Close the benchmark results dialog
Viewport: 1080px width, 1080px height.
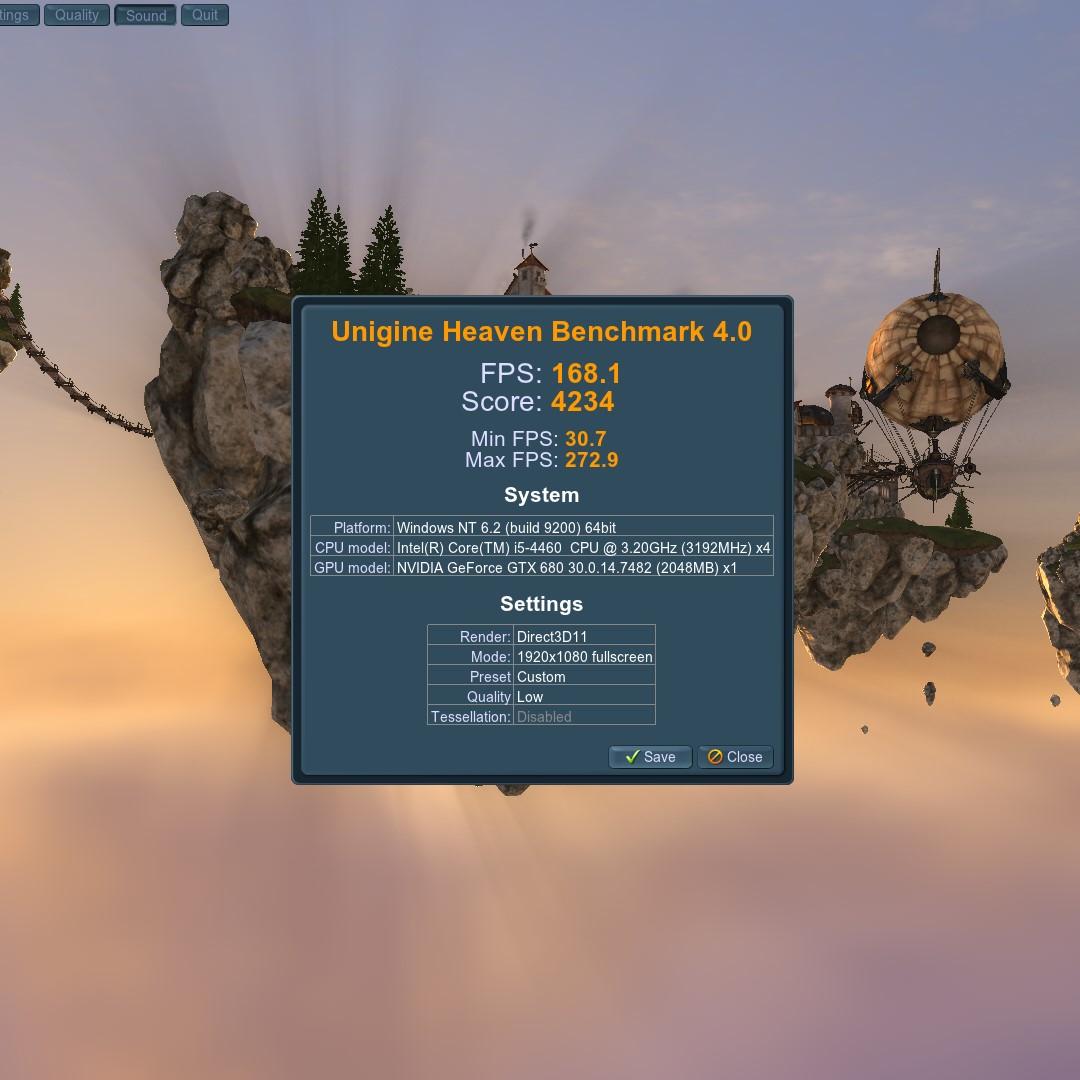point(735,757)
